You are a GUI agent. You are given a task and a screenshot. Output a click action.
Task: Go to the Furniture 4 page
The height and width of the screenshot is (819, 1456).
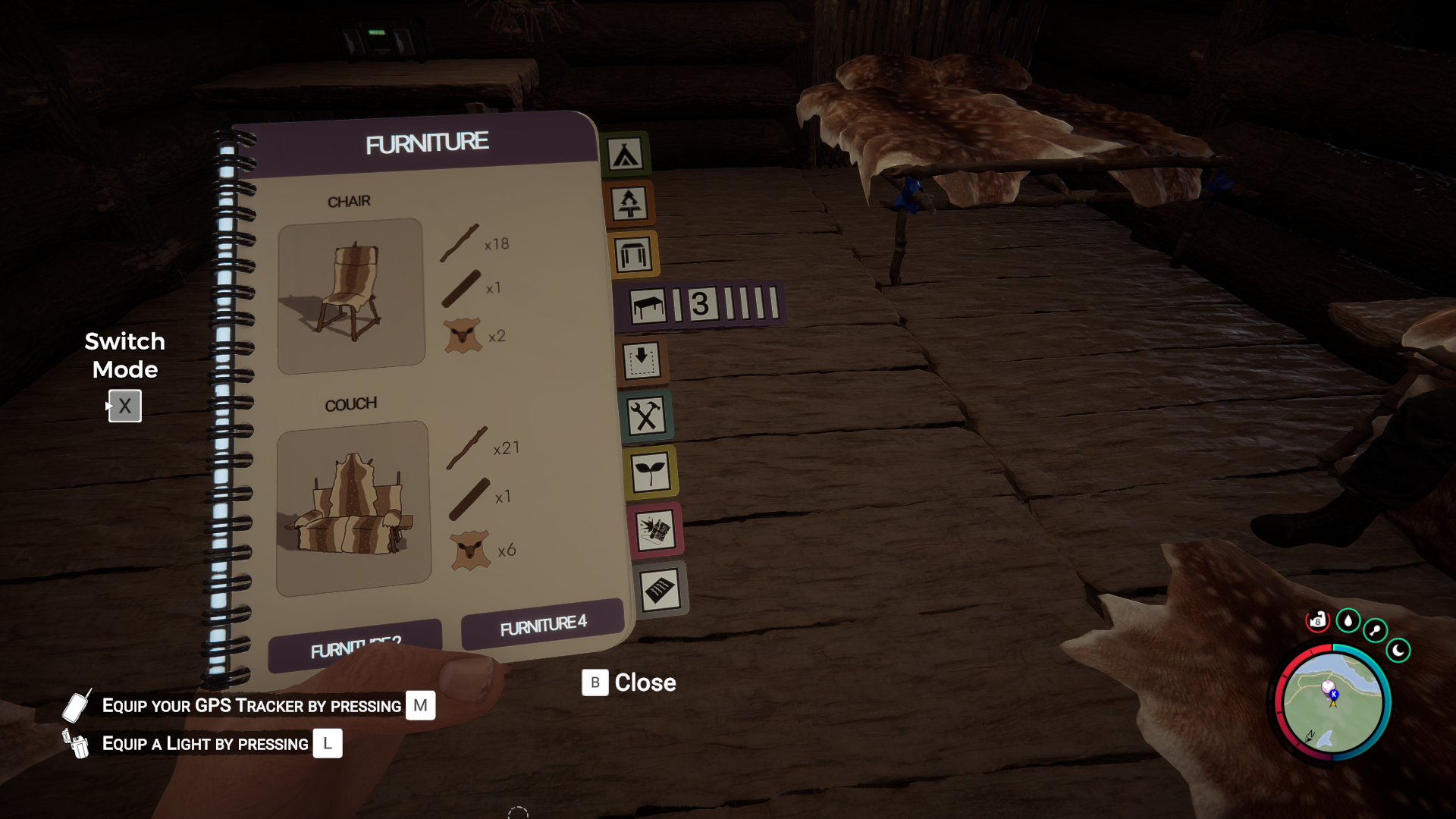pyautogui.click(x=542, y=625)
